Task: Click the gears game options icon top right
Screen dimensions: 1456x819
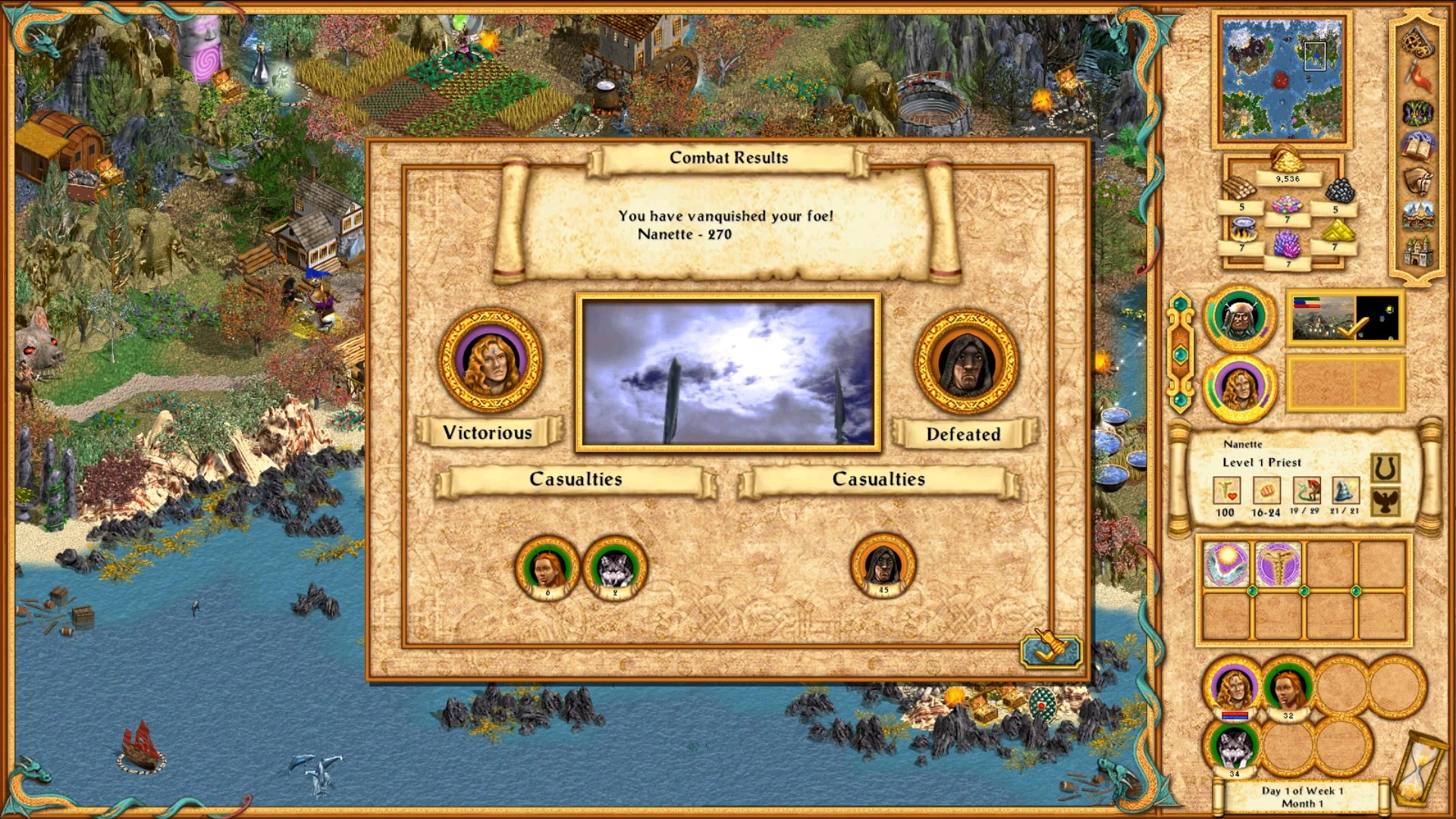Action: pyautogui.click(x=1417, y=44)
